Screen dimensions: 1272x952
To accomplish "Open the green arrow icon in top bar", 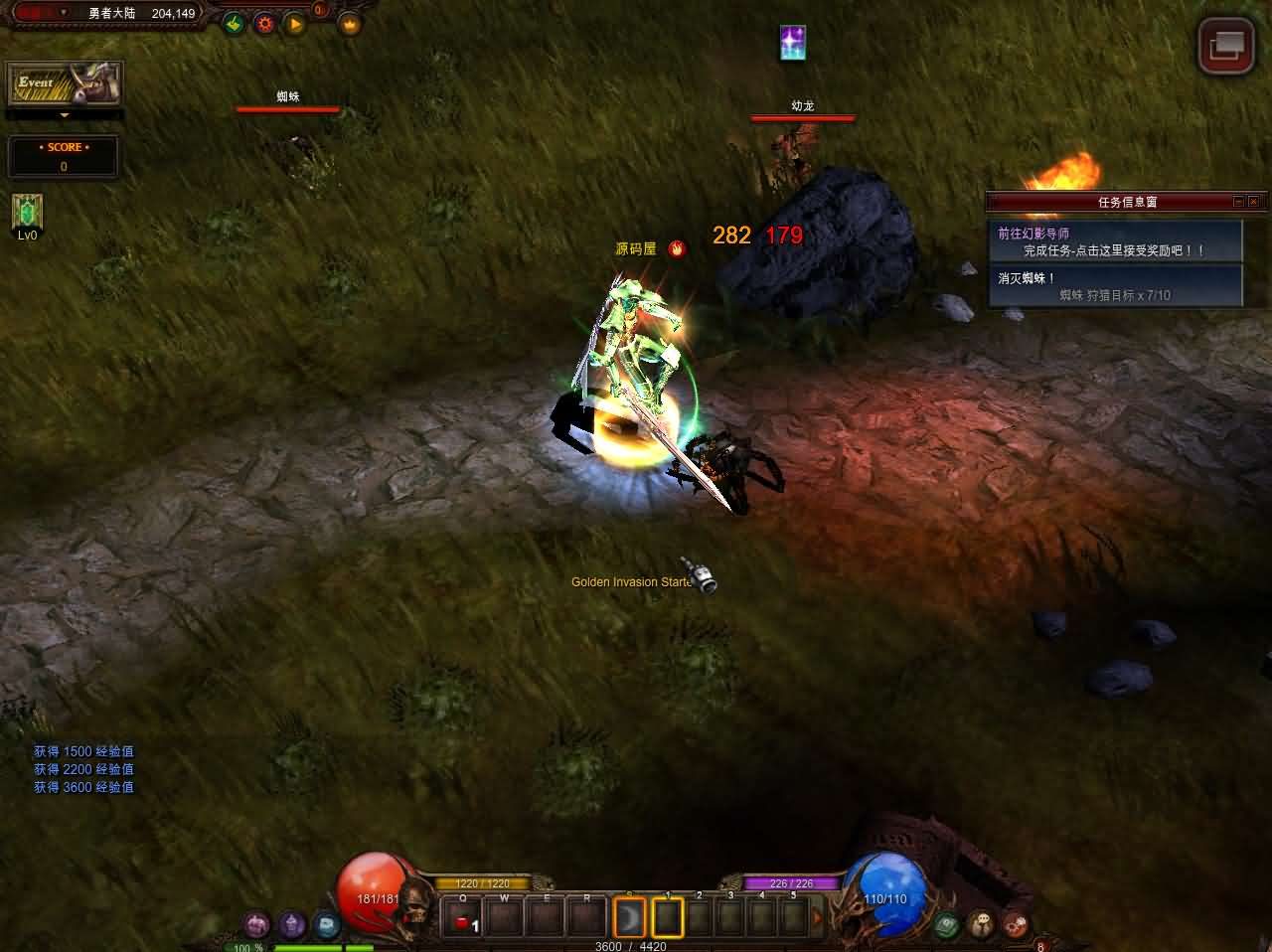I will [x=234, y=23].
